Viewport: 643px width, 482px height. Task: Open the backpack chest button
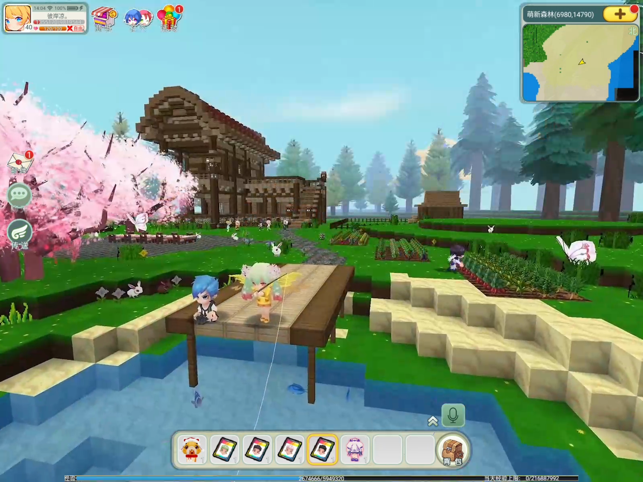453,450
